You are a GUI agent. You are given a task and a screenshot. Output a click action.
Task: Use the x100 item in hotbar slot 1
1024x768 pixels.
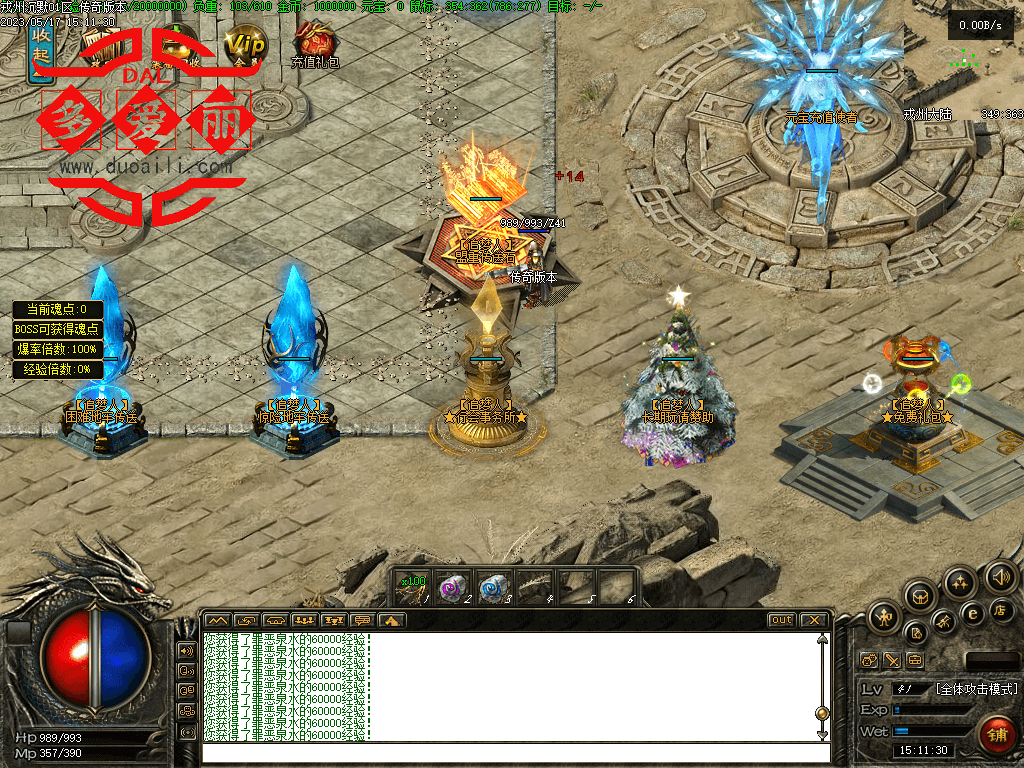(x=413, y=587)
